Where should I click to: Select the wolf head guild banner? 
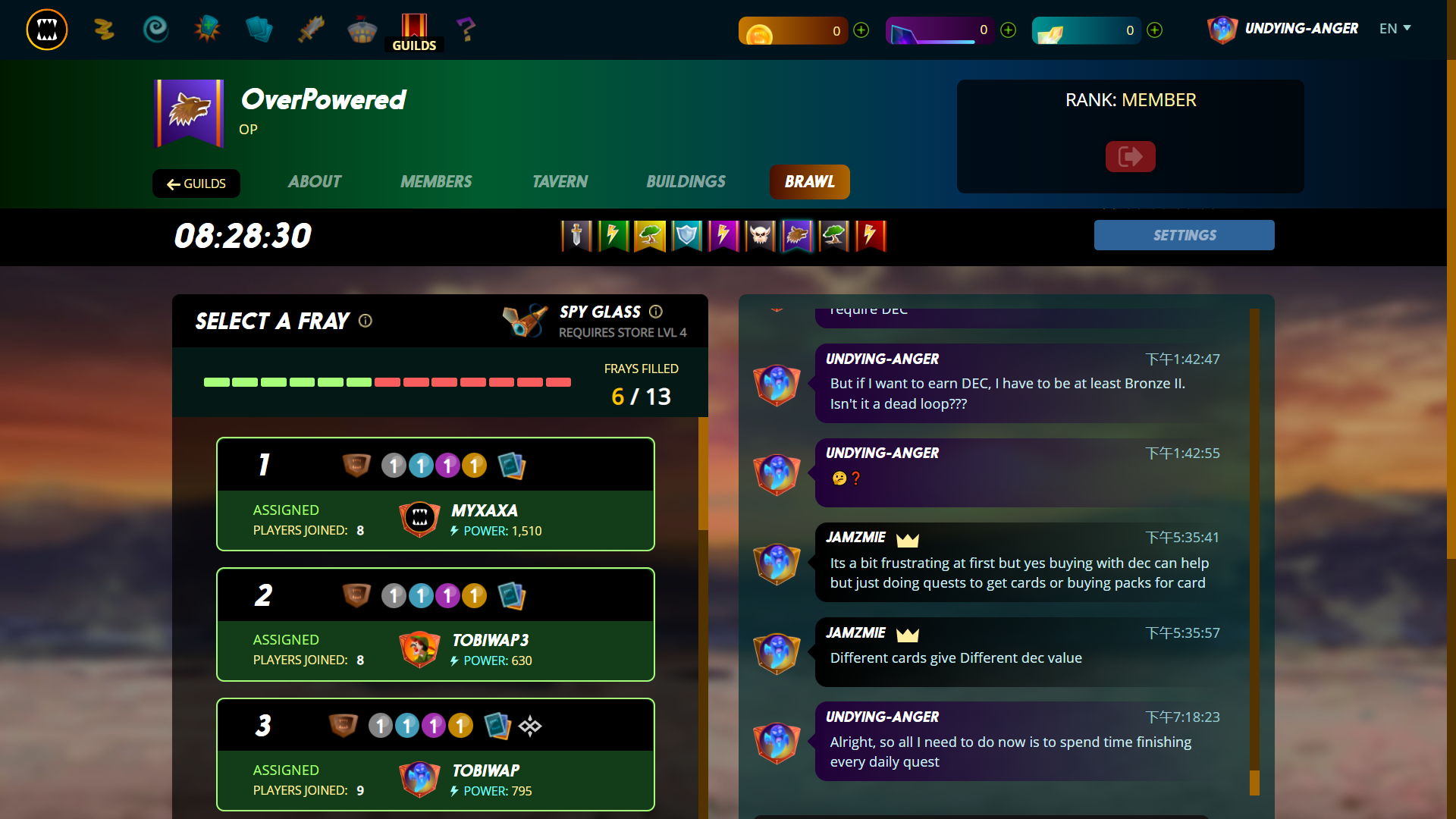796,236
